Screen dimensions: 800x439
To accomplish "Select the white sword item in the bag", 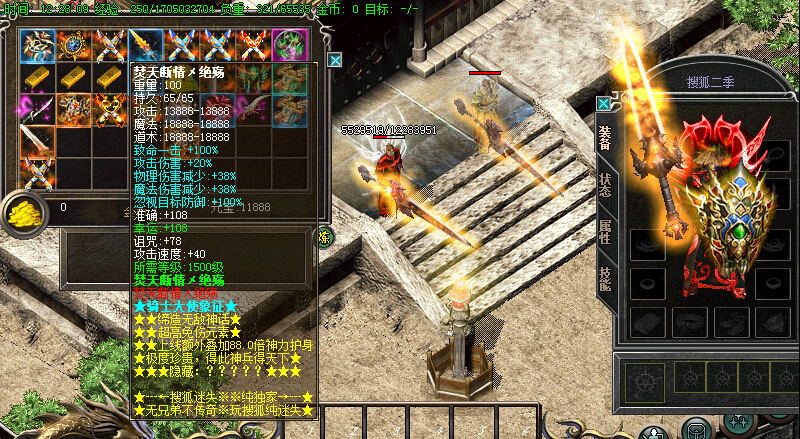I will pos(39,140).
